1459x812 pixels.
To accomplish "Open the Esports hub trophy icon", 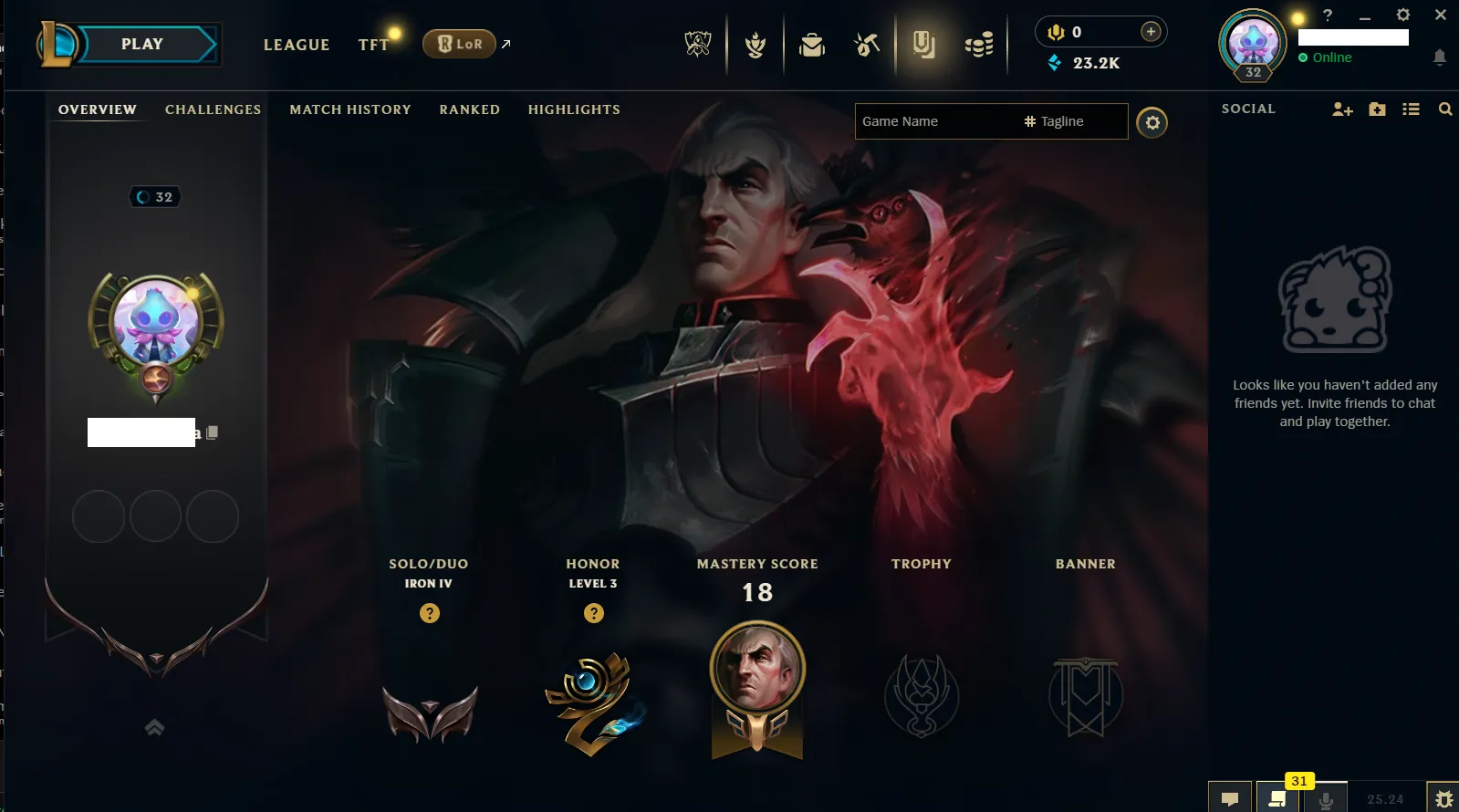I will tap(698, 43).
